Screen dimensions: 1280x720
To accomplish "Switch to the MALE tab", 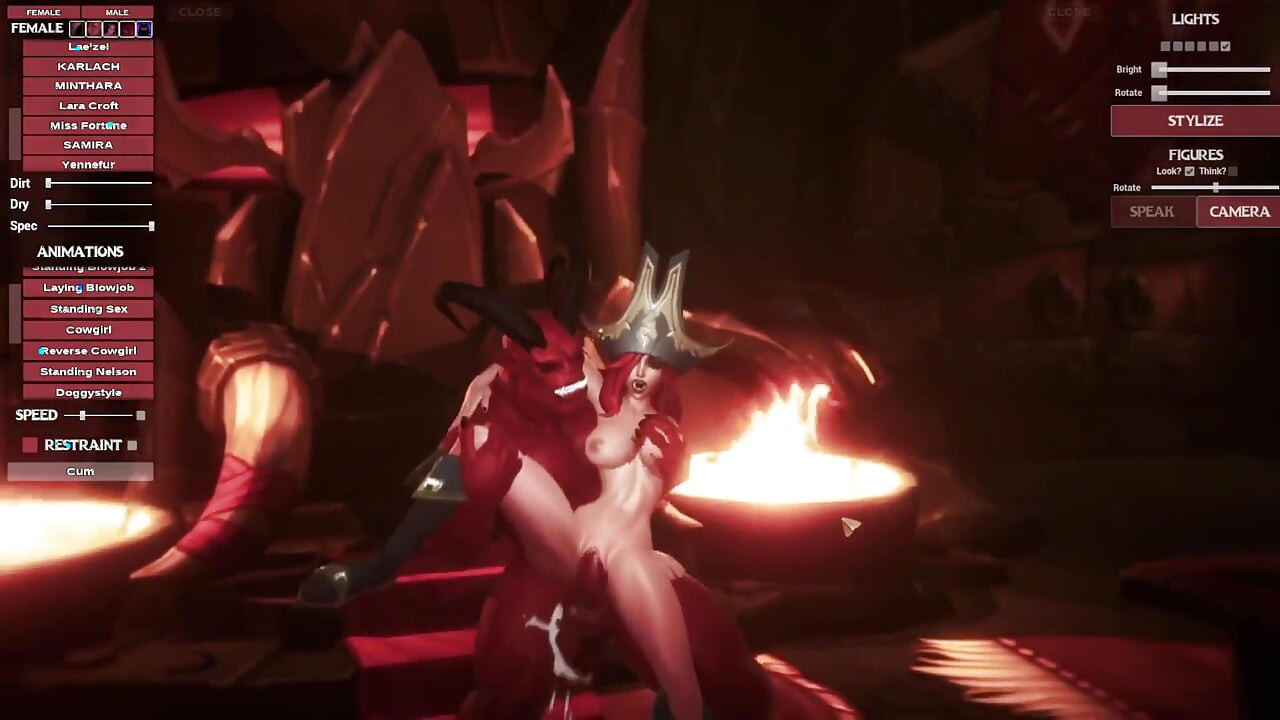I will click(x=117, y=11).
